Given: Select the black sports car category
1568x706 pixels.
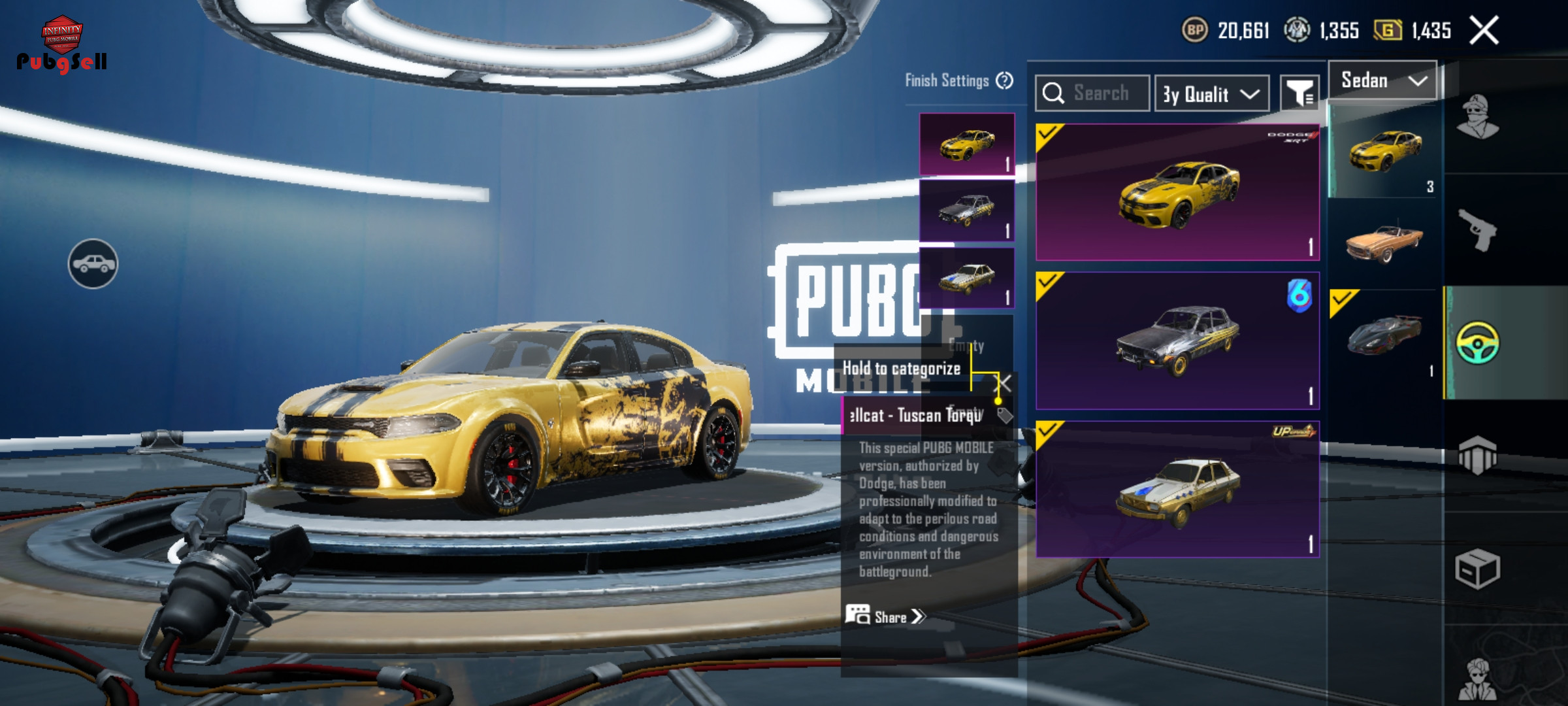Looking at the screenshot, I should click(x=1384, y=334).
